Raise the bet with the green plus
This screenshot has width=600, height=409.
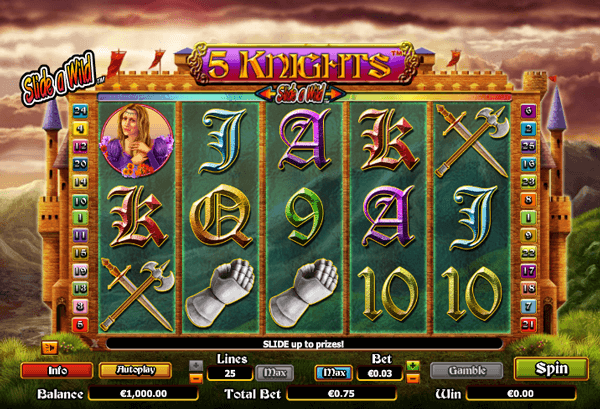pyautogui.click(x=413, y=365)
